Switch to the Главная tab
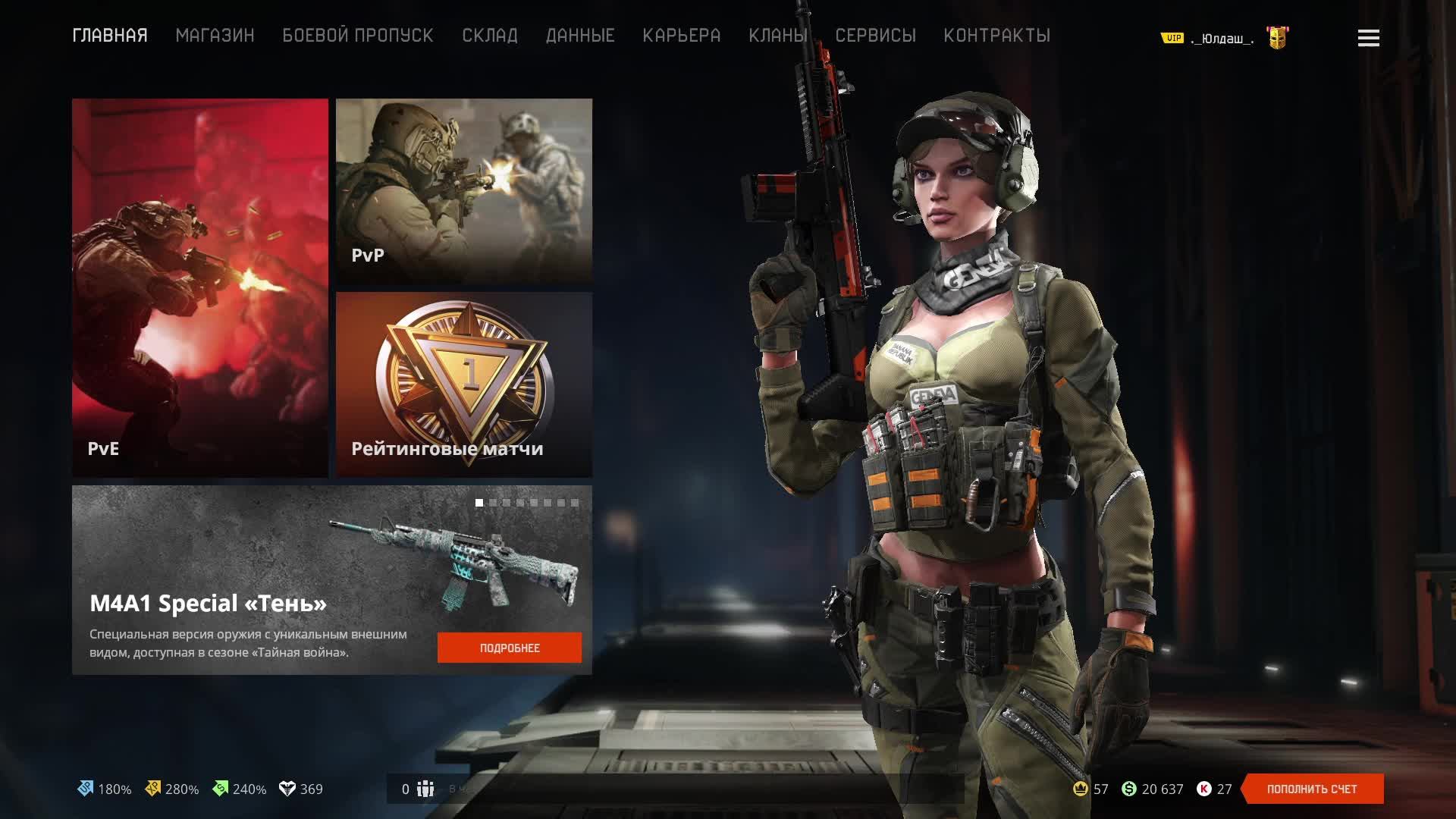1456x819 pixels. (x=110, y=36)
